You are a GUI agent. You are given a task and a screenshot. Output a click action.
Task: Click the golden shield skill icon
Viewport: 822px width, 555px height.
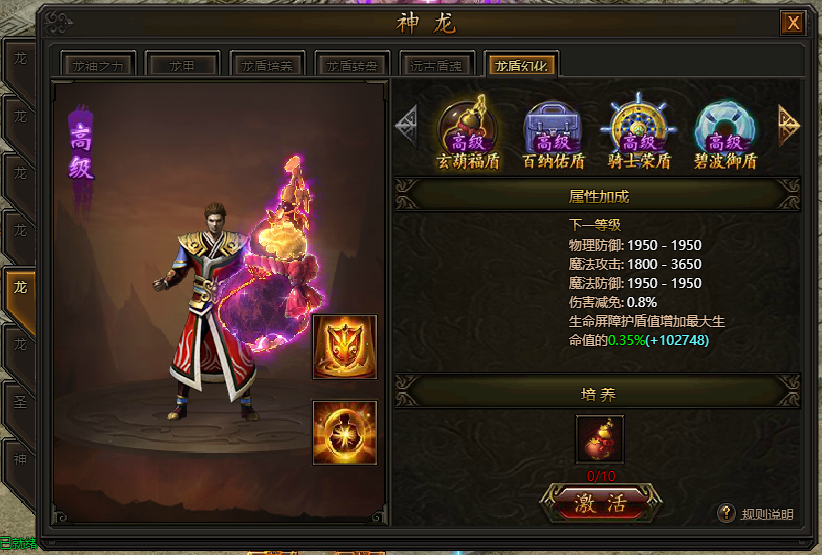point(345,347)
